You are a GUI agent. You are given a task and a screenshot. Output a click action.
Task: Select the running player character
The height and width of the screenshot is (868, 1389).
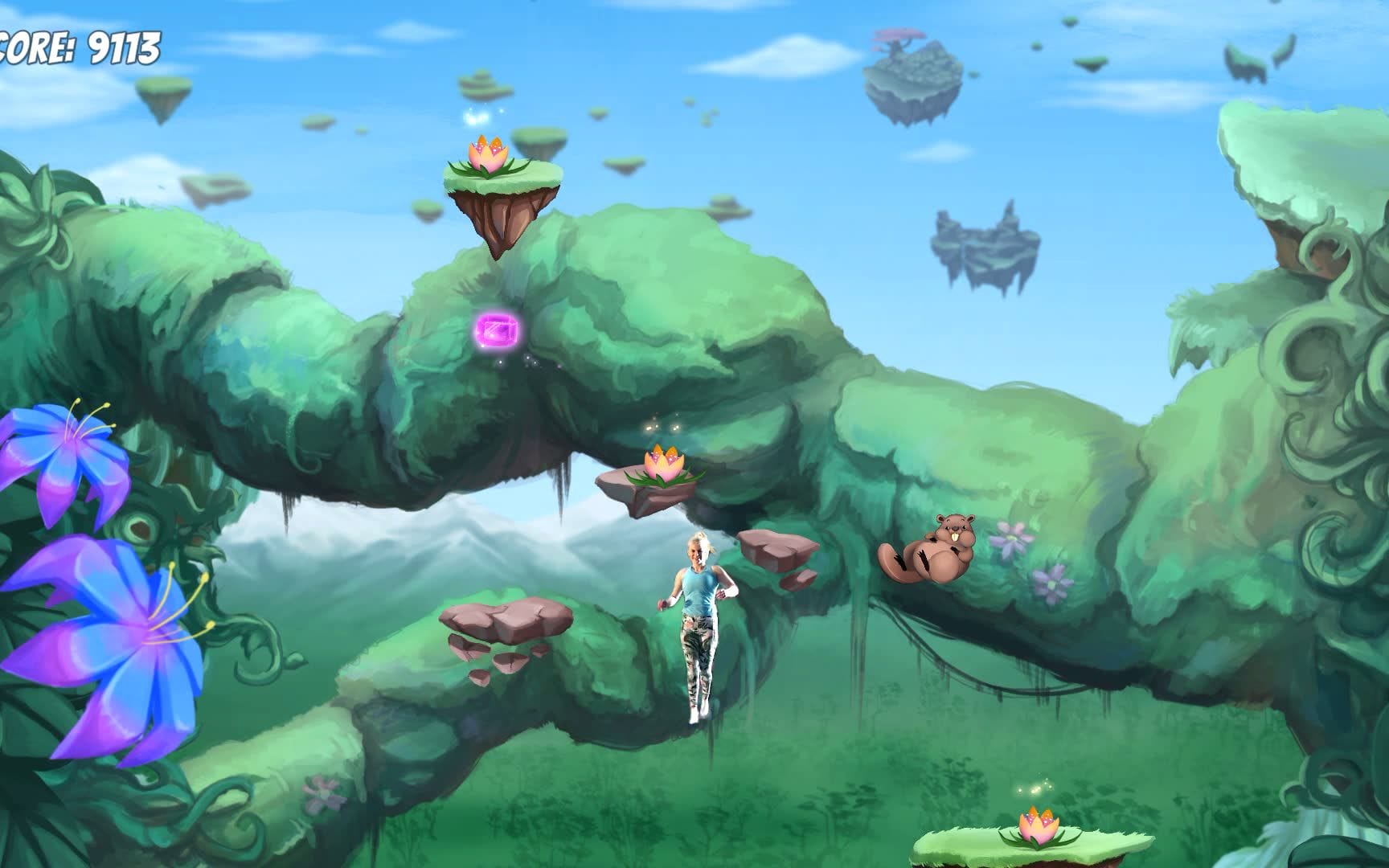point(698,619)
